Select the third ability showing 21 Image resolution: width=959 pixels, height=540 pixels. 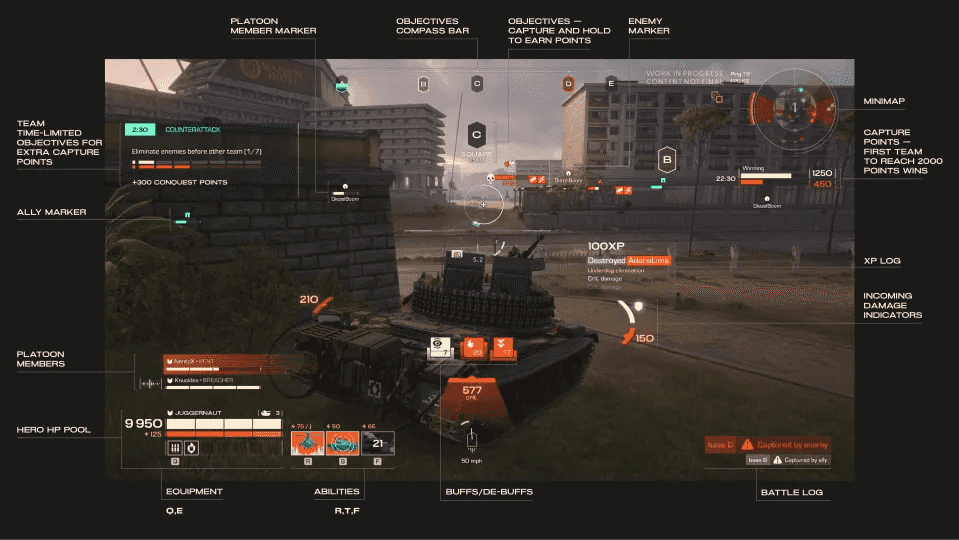(x=377, y=445)
